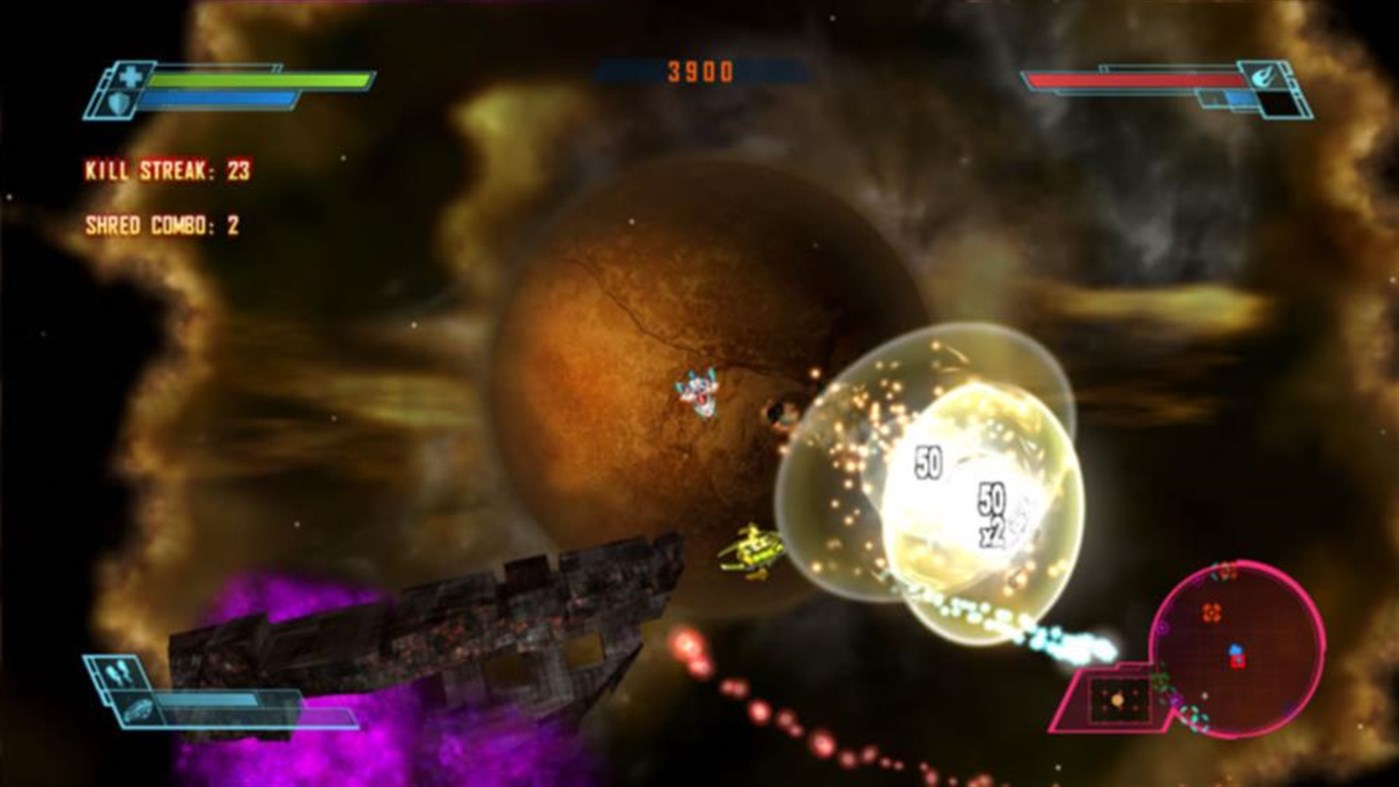Expand the minimap circle
This screenshot has width=1399, height=787.
pos(1240,650)
